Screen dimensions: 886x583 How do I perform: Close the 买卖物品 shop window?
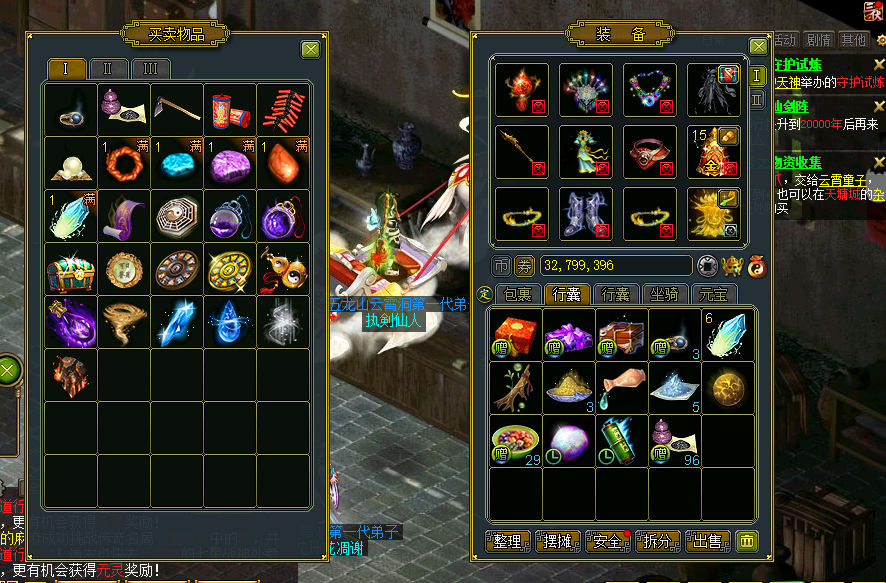tap(311, 49)
